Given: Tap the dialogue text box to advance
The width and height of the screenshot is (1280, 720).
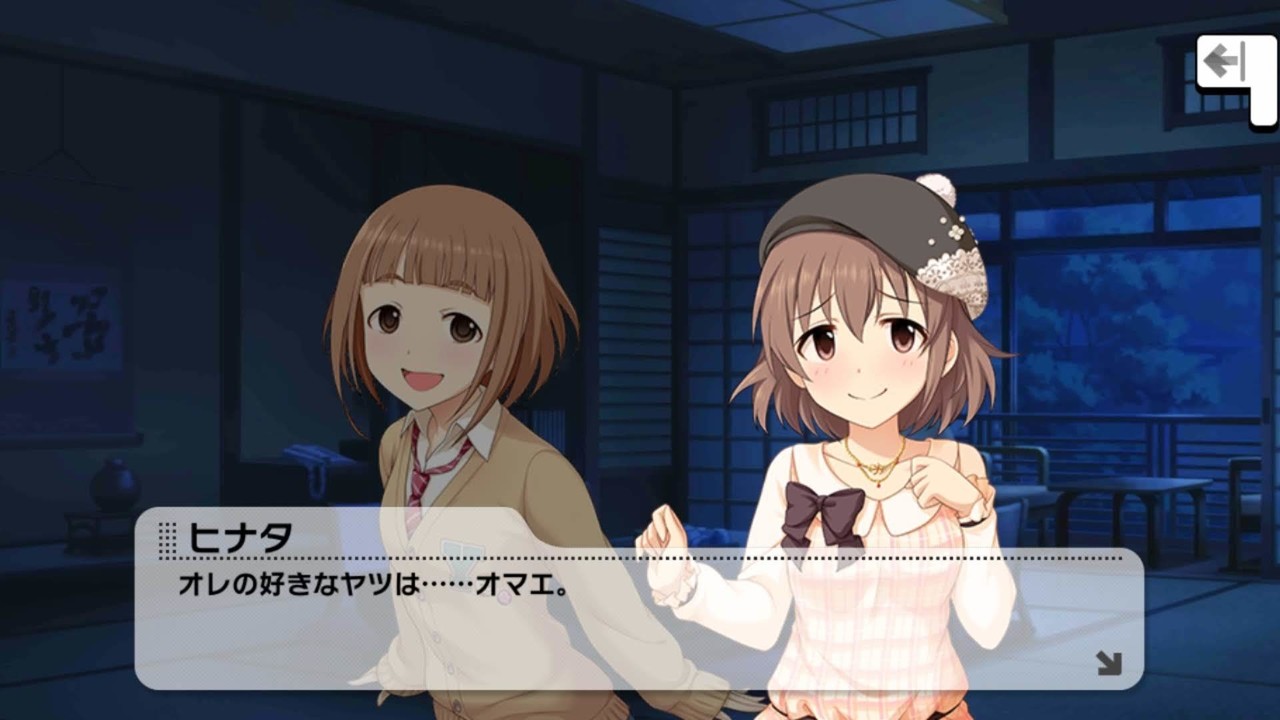Looking at the screenshot, I should [640, 620].
